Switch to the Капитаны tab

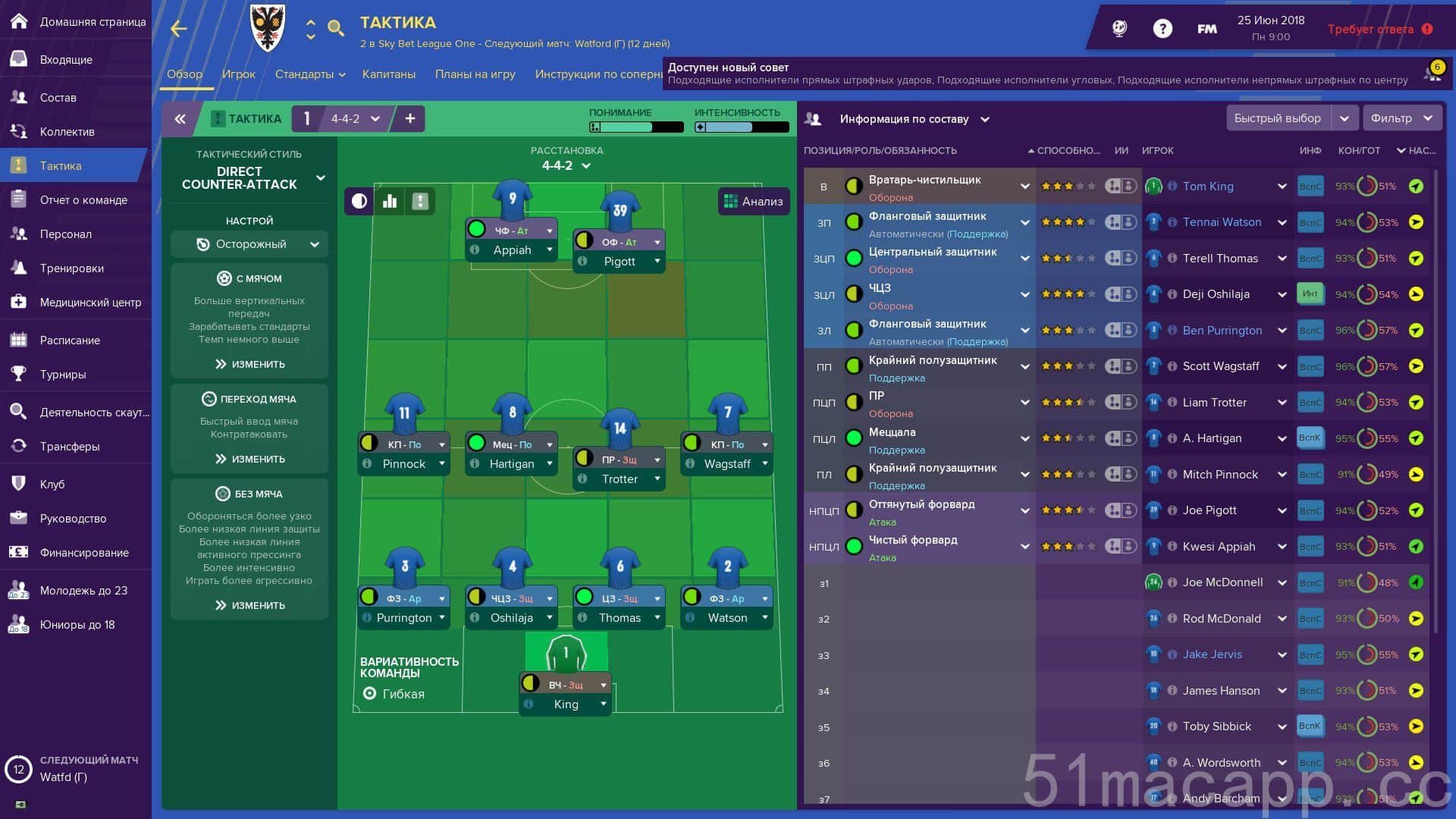[x=388, y=74]
